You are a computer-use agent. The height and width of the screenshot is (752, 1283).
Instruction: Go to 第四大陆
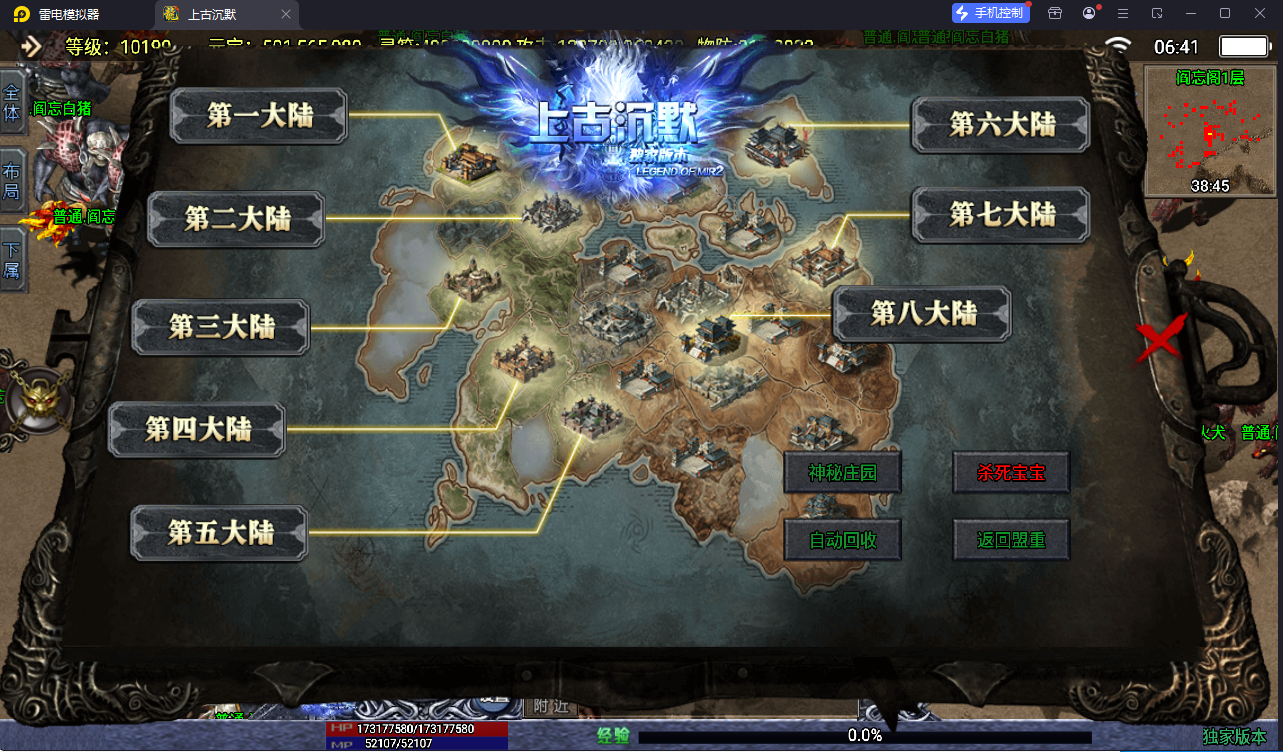197,429
